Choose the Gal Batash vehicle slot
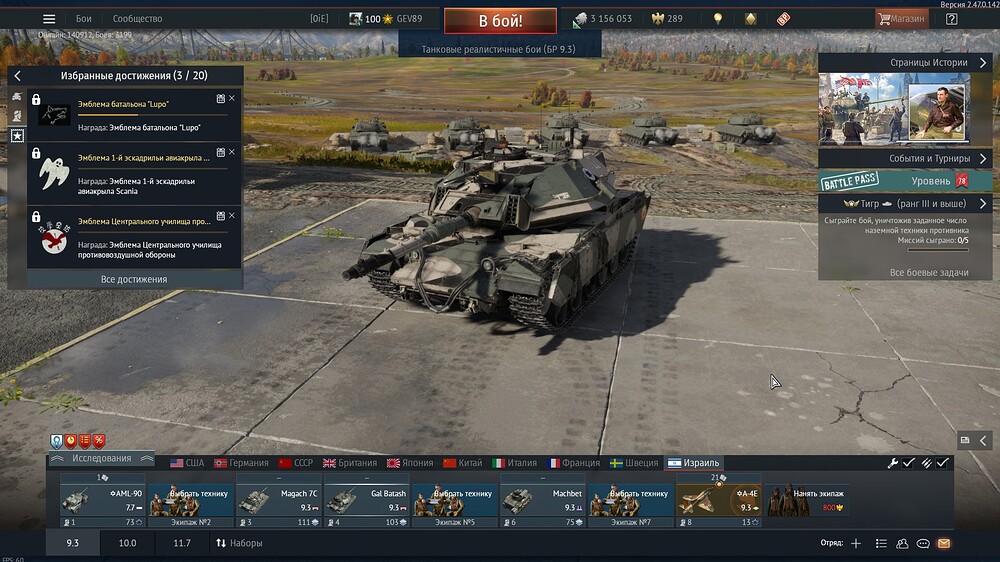This screenshot has width=1000, height=562. point(366,500)
